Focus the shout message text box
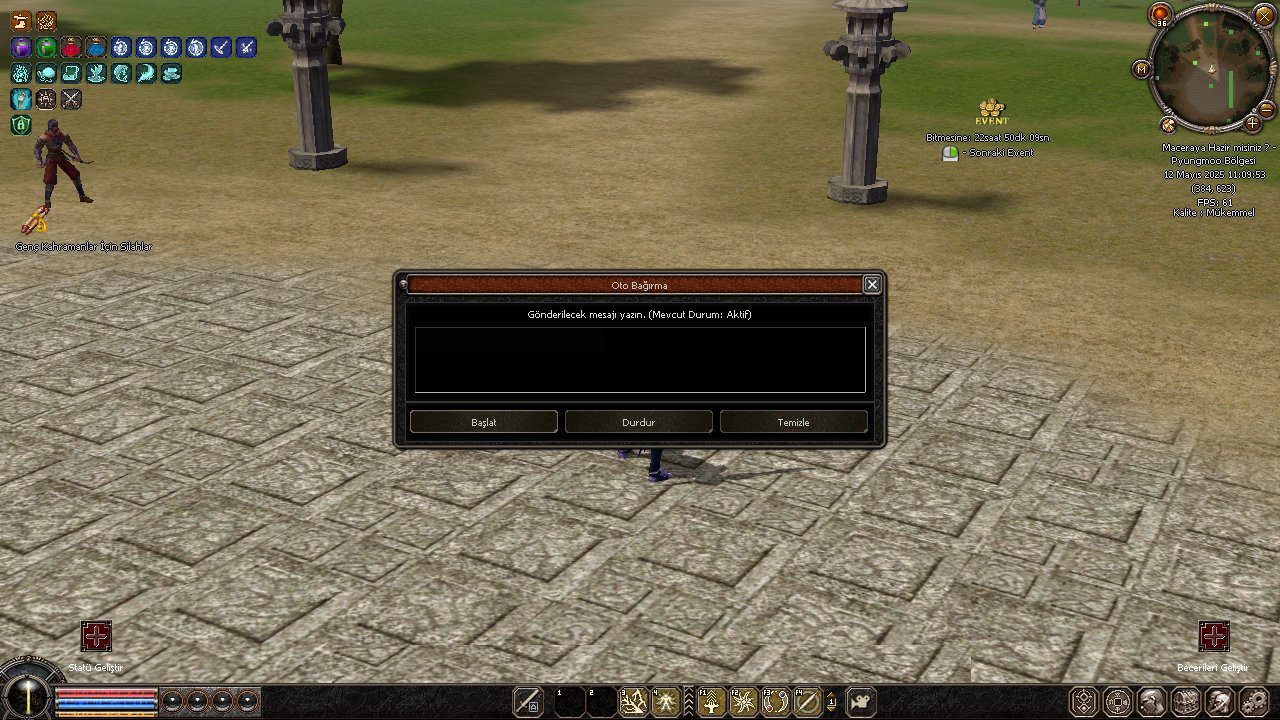The height and width of the screenshot is (720, 1280). (640, 360)
